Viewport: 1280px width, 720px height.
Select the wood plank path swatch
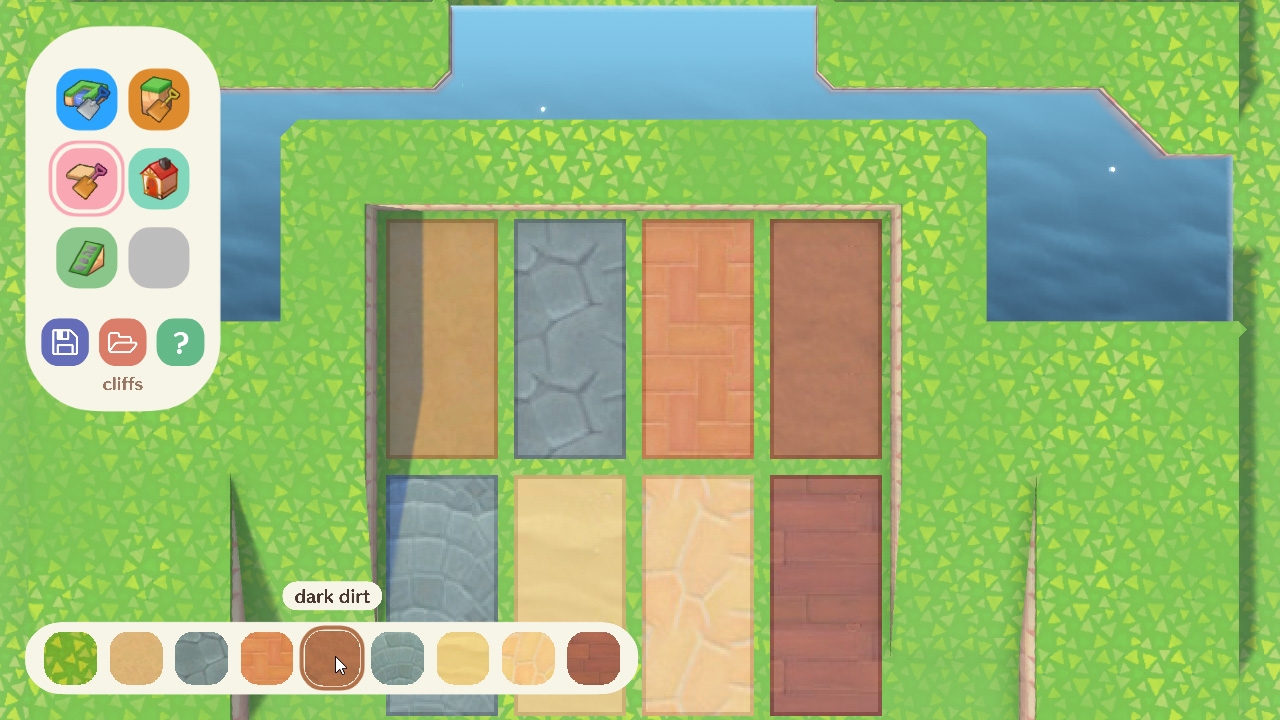click(593, 658)
